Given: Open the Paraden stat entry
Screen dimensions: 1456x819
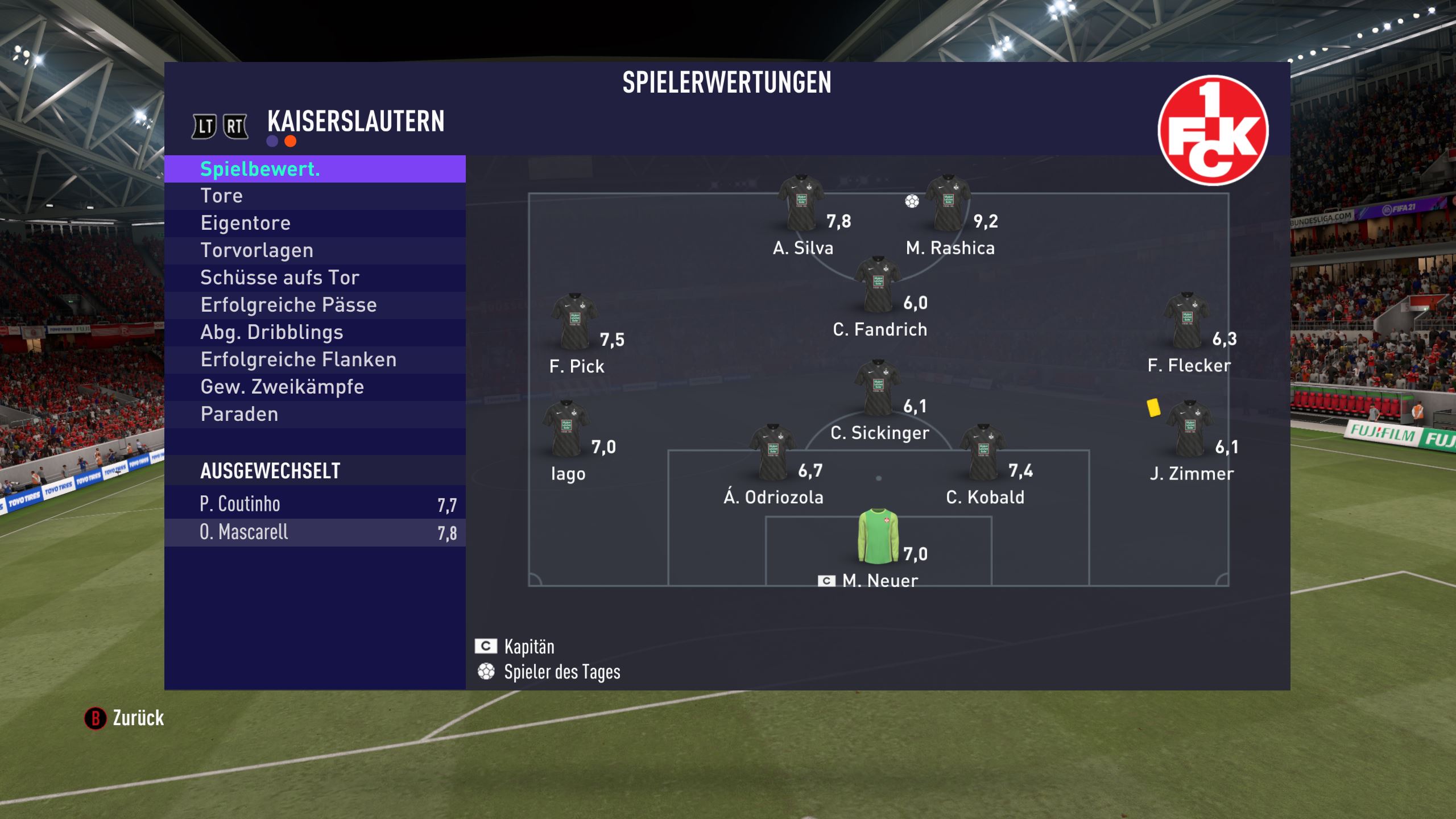Looking at the screenshot, I should (315, 414).
